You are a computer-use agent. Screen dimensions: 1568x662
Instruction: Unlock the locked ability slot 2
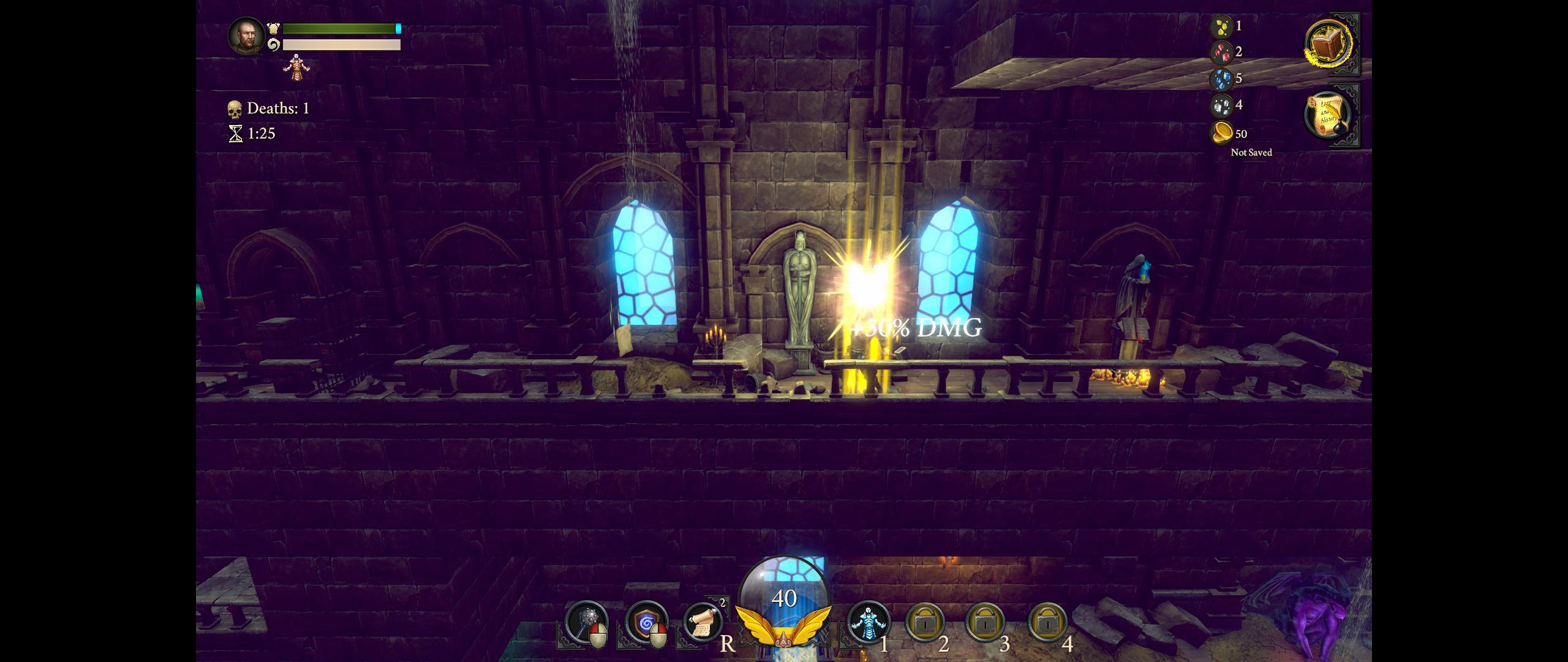tap(927, 621)
